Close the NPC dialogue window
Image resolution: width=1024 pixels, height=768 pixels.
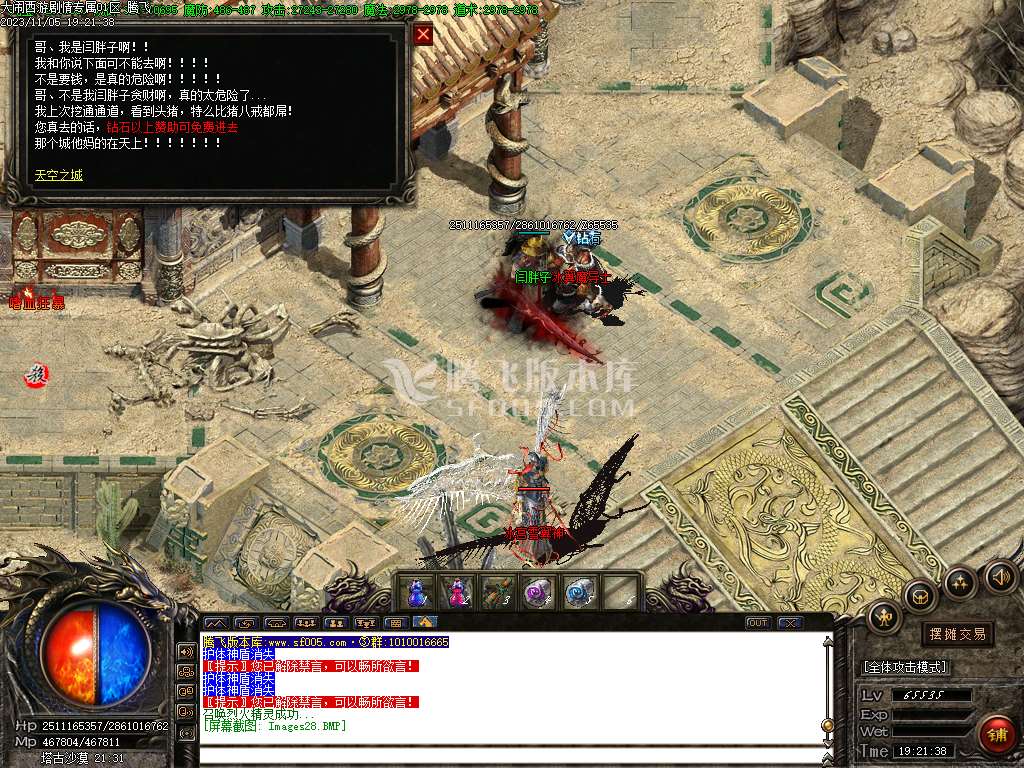point(424,35)
